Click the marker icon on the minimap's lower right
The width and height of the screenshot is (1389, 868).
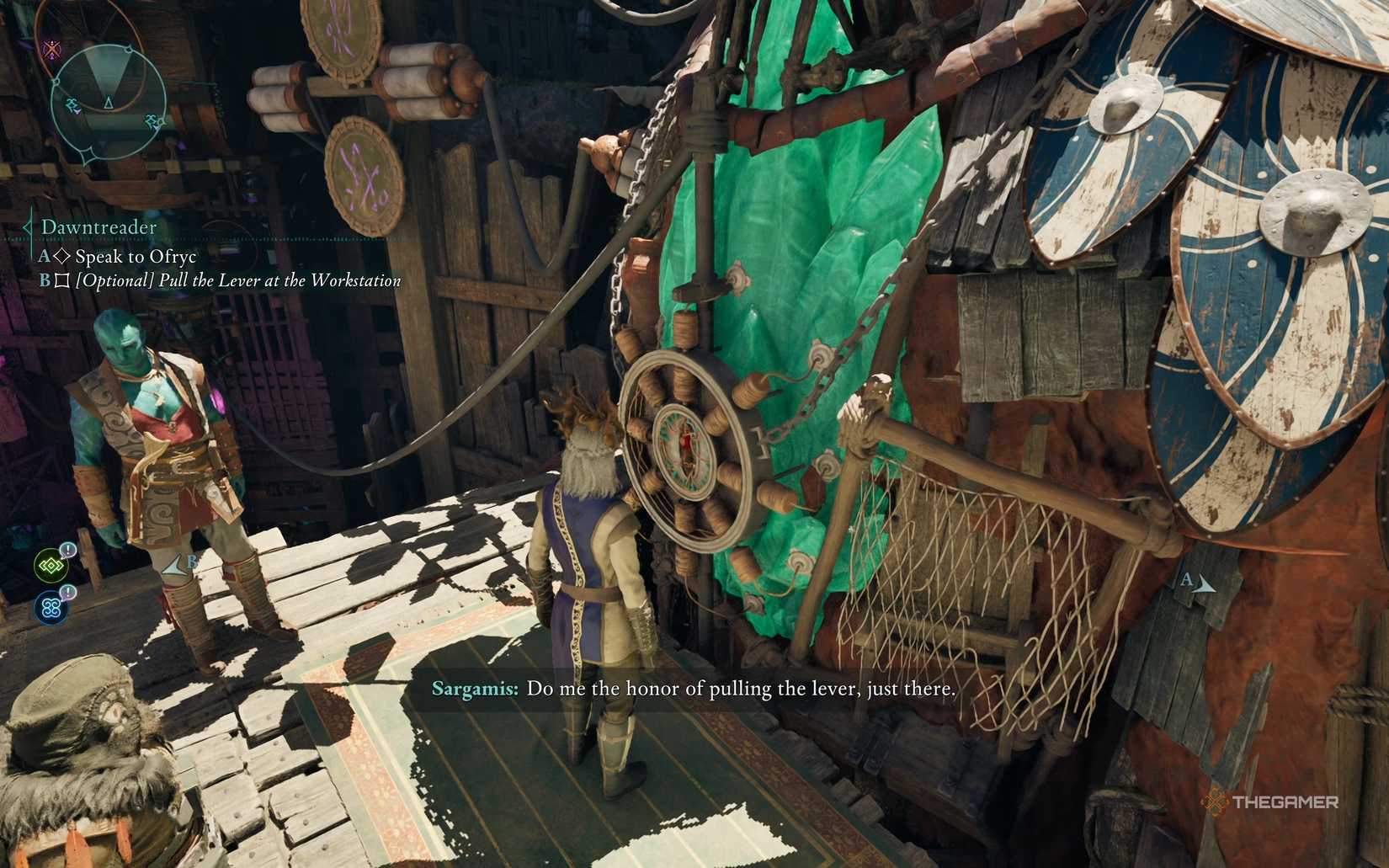pyautogui.click(x=152, y=122)
